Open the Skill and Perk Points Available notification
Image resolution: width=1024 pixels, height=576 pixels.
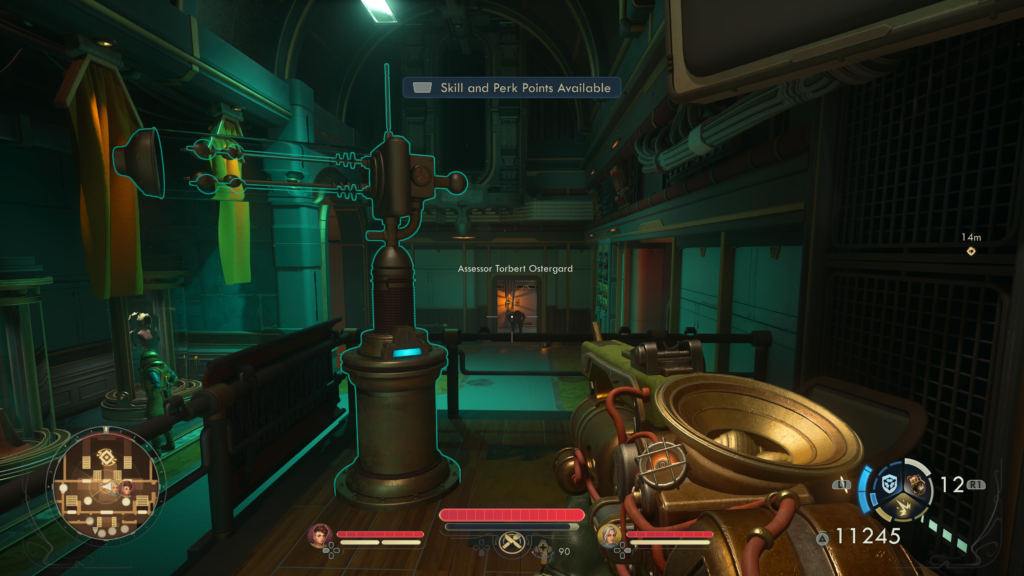pos(511,88)
